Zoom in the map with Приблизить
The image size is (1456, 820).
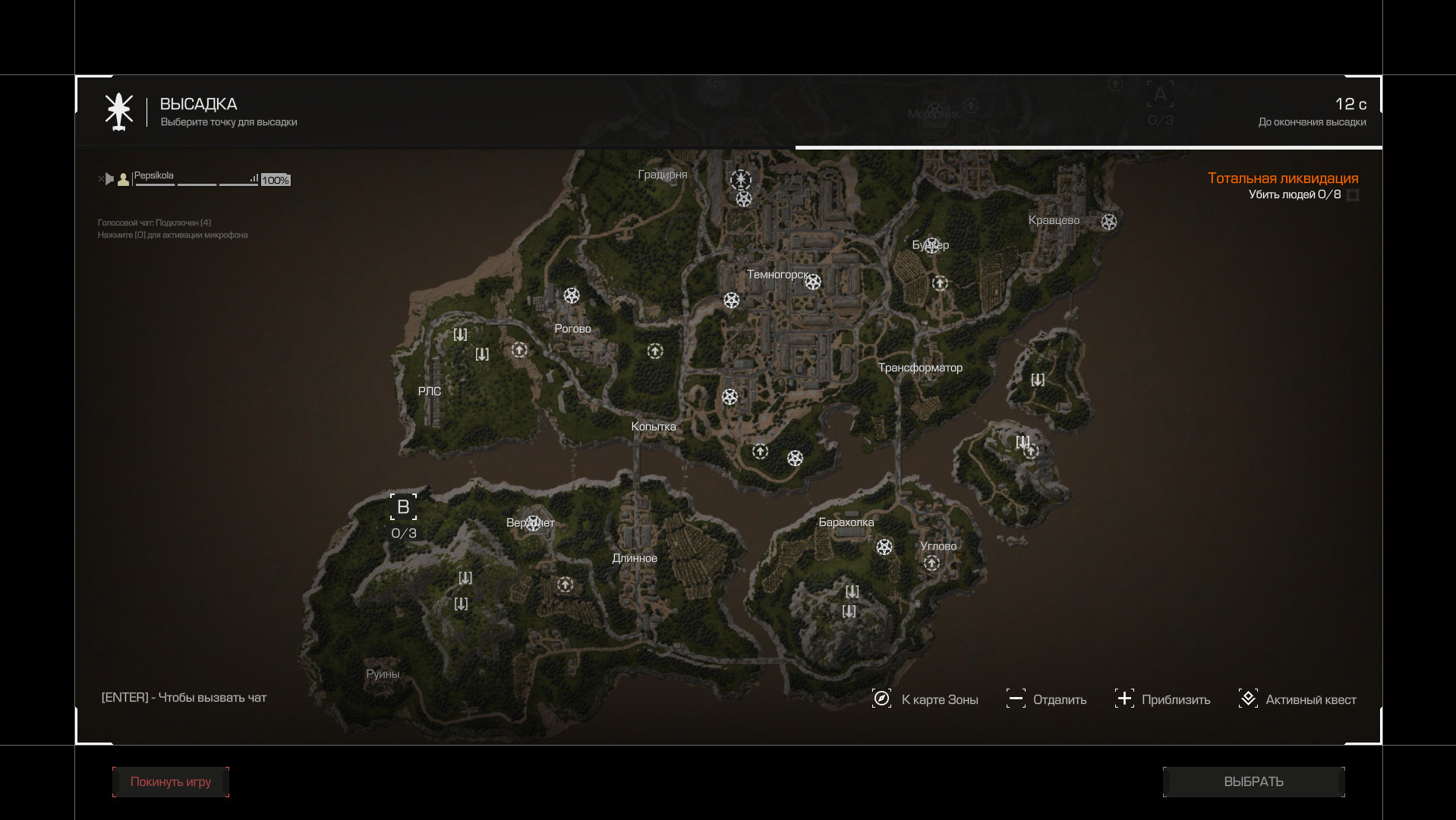(1162, 699)
